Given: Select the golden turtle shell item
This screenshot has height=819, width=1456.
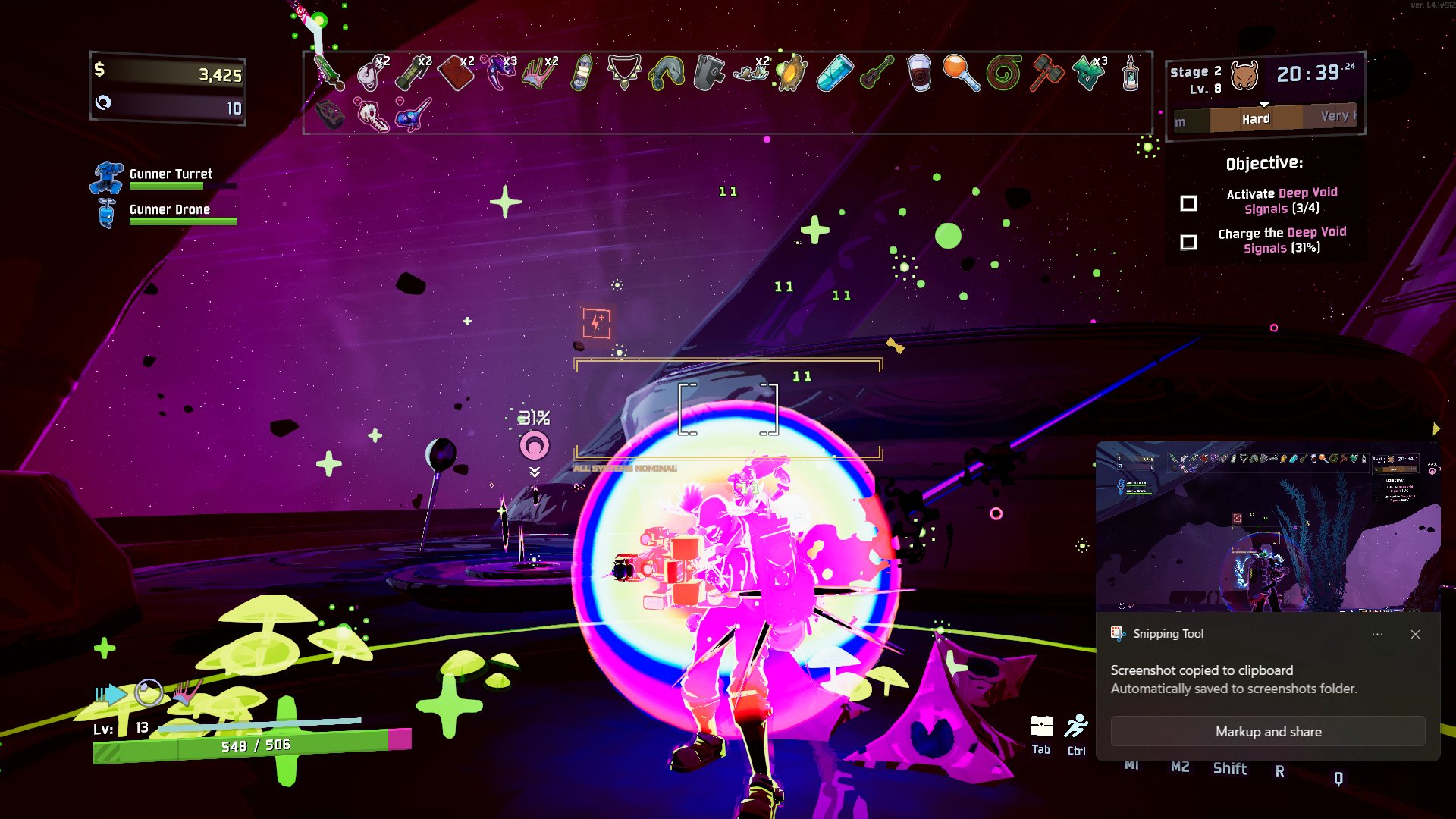Looking at the screenshot, I should [x=792, y=74].
